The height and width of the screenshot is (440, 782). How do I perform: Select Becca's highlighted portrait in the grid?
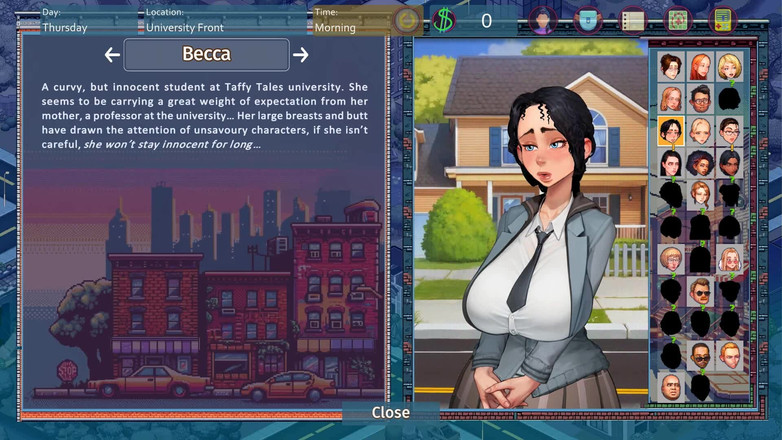[x=671, y=131]
